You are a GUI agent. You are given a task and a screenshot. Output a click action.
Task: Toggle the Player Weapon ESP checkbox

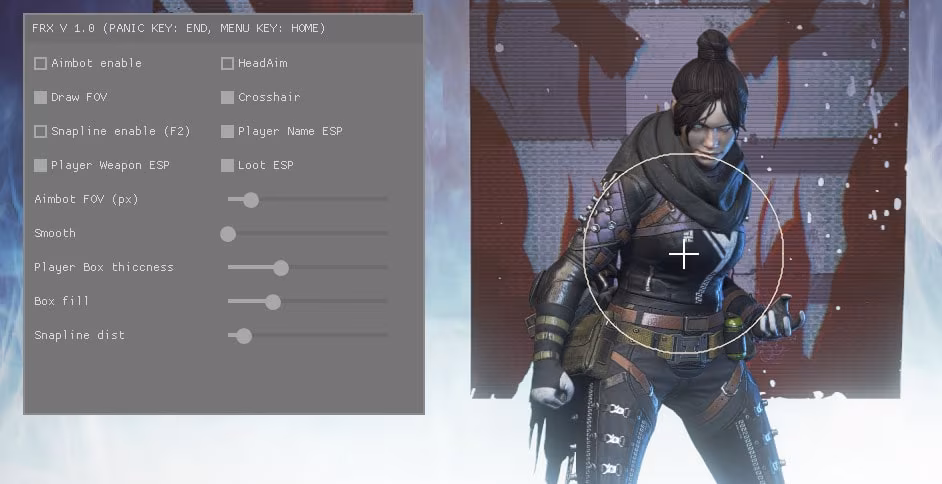coord(41,166)
